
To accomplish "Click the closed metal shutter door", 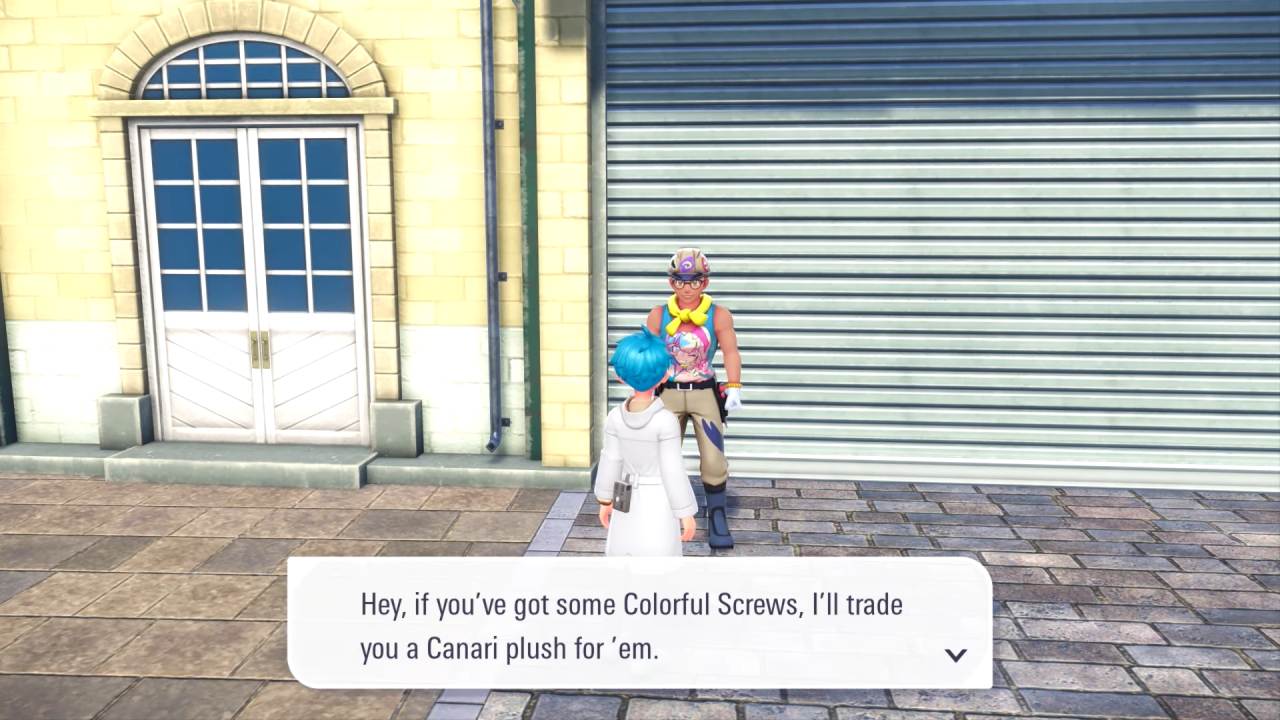I will pos(1000,250).
